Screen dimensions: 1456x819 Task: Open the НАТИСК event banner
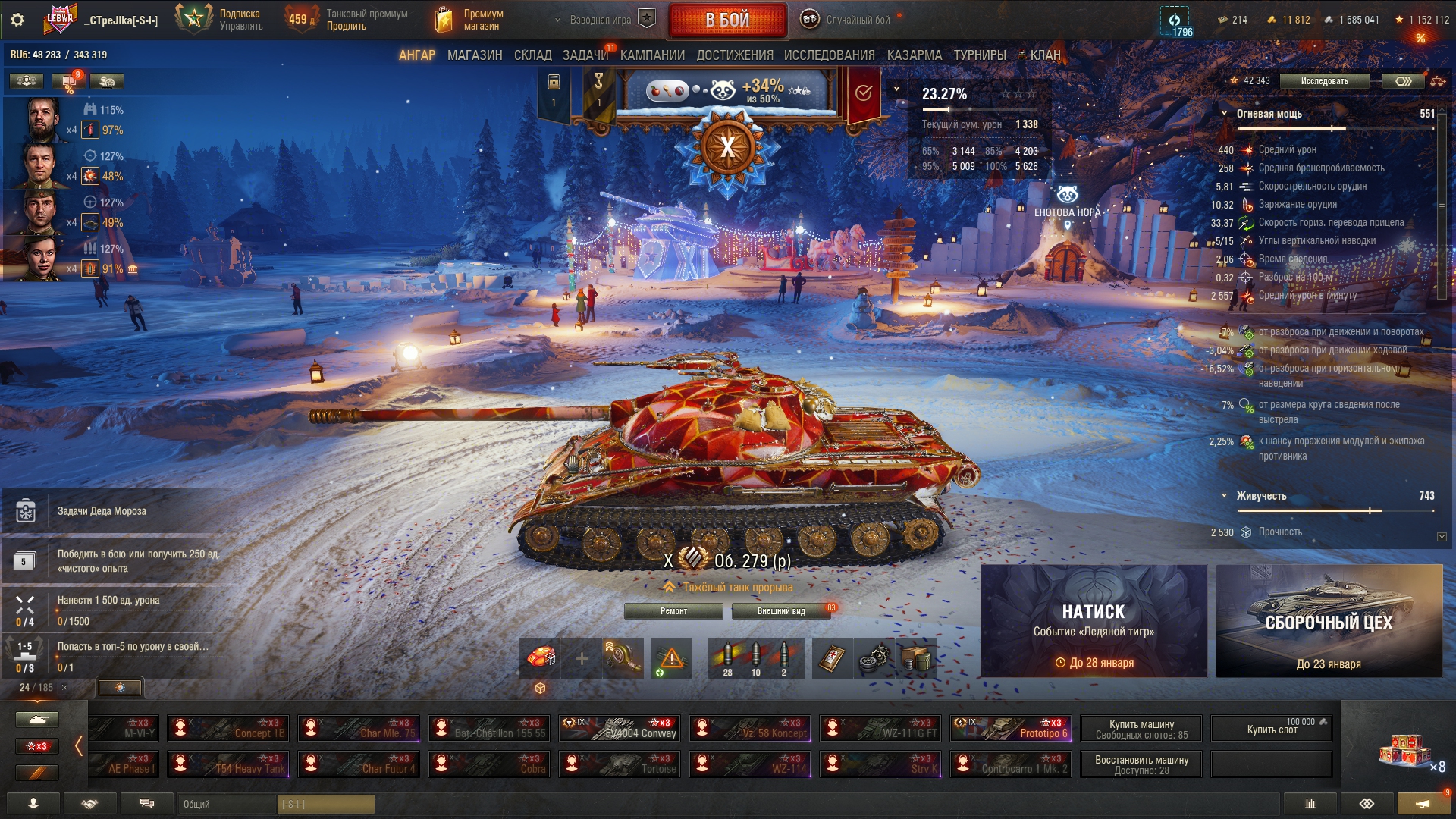point(1094,621)
